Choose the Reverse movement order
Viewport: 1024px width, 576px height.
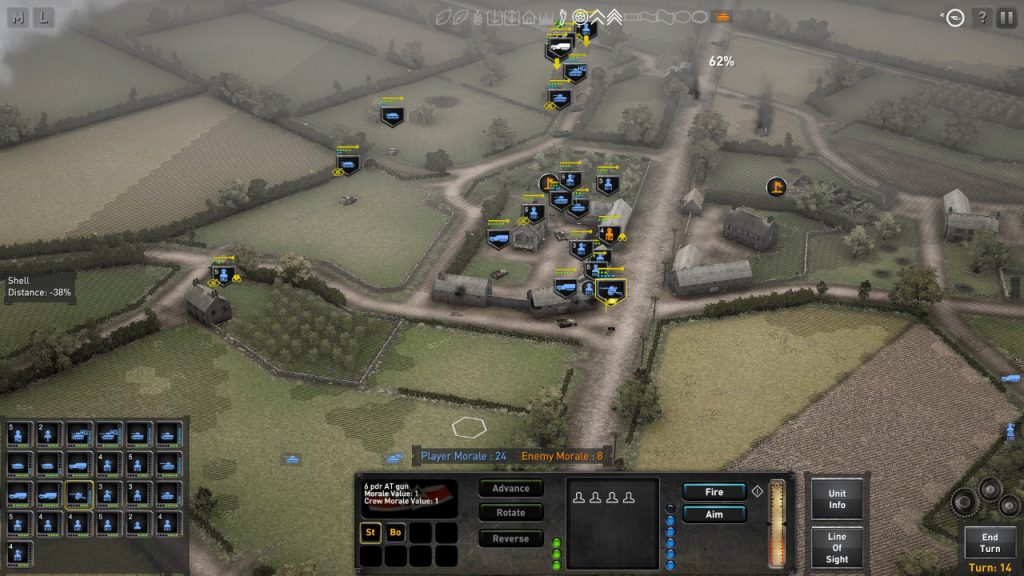[511, 538]
